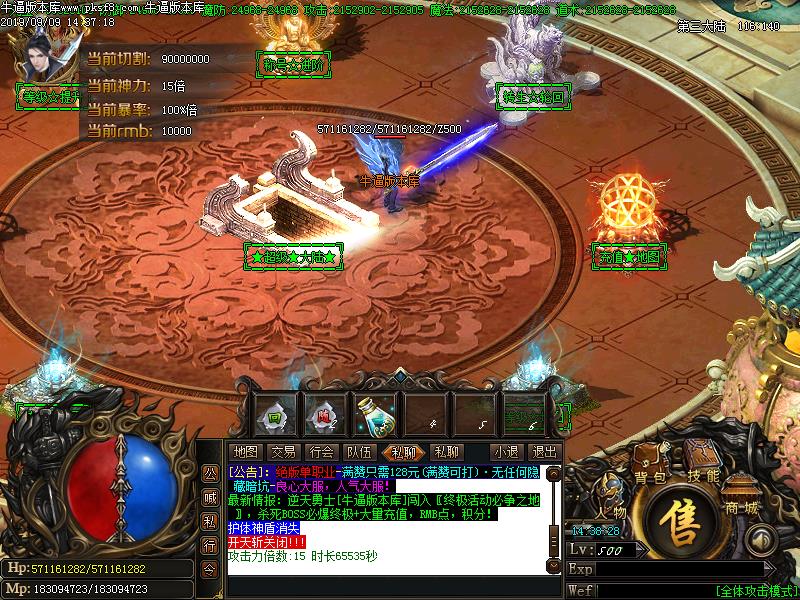
Task: Open the 行会 guild panel
Action: point(321,452)
